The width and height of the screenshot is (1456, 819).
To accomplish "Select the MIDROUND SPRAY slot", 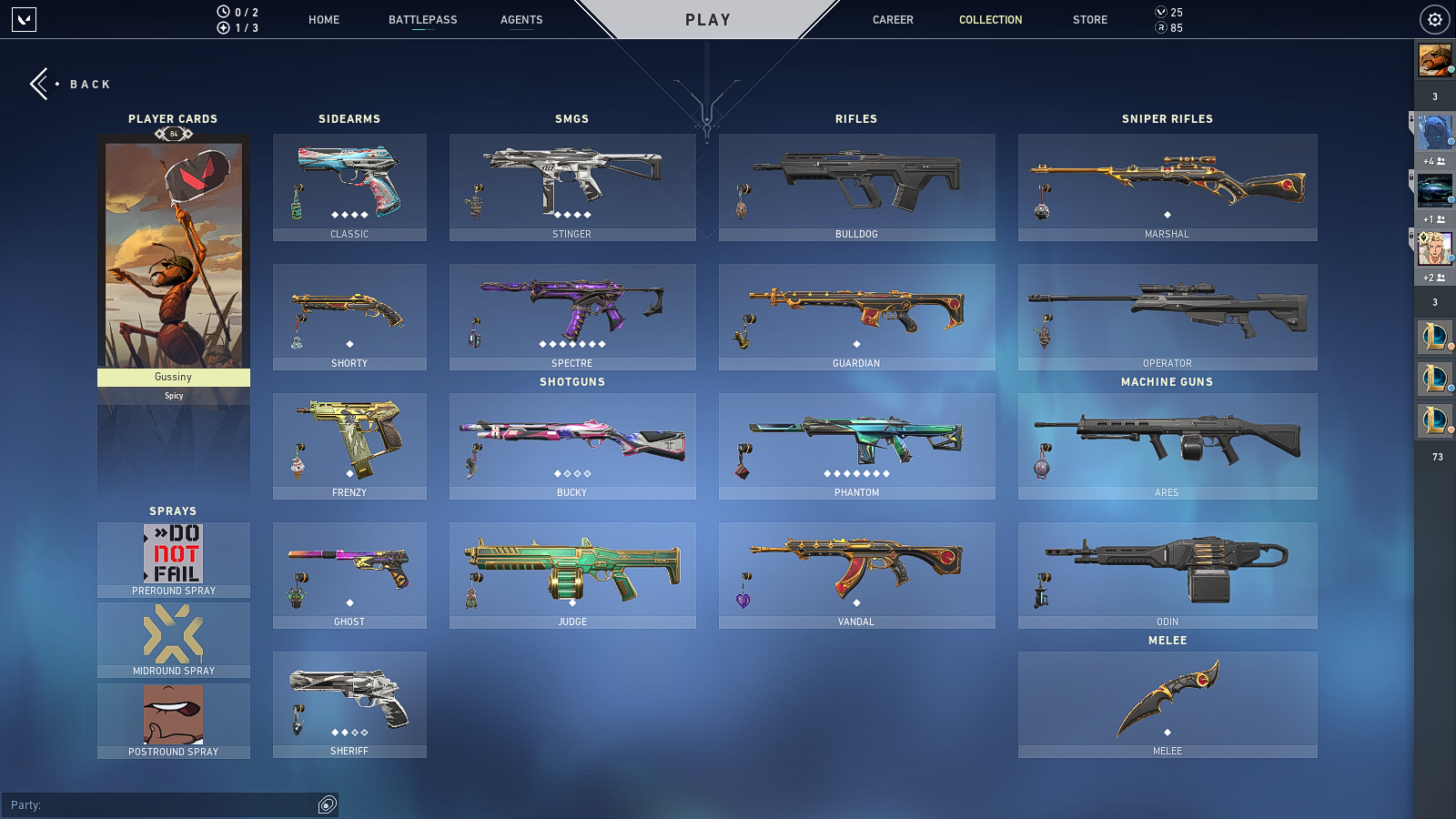I will (x=173, y=637).
